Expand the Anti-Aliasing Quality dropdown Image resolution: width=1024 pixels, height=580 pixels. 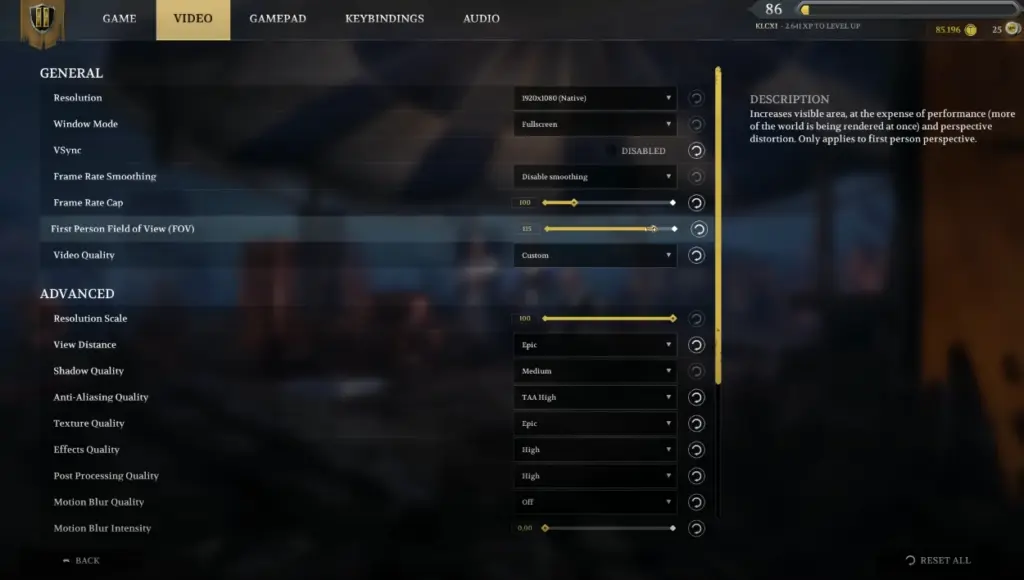point(595,397)
